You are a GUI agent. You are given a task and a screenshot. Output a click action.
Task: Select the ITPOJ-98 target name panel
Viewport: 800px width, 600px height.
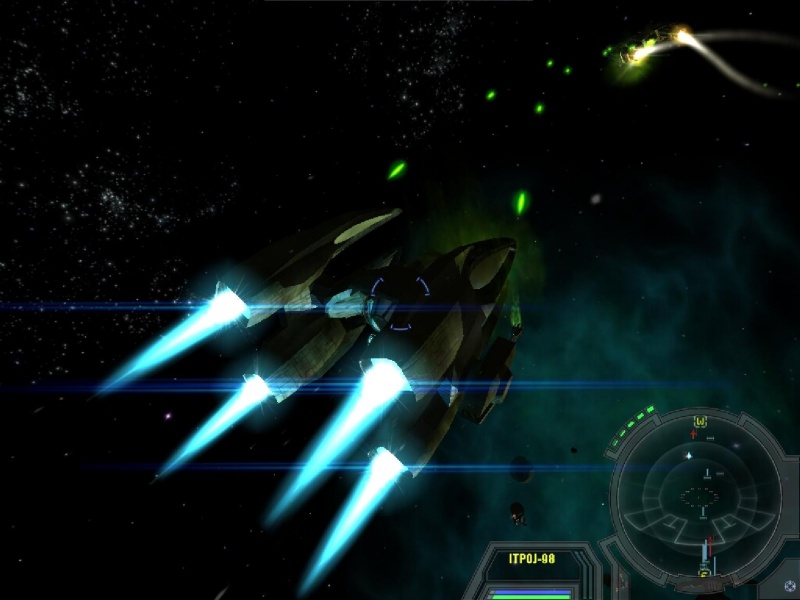(531, 560)
